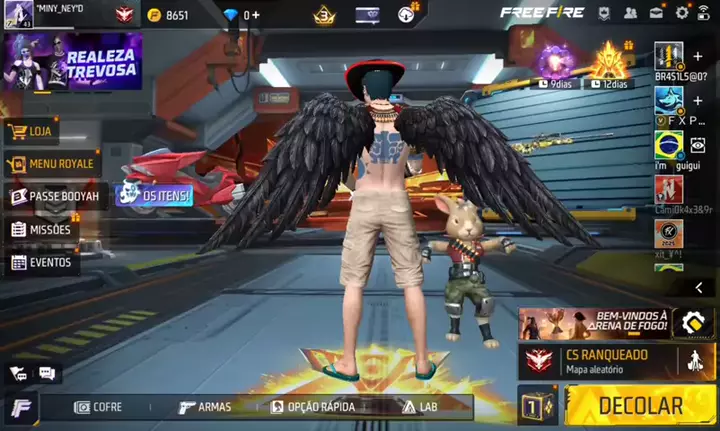The height and width of the screenshot is (431, 720).
Task: Open the PASSE BOOYAH menu
Action: coord(55,196)
